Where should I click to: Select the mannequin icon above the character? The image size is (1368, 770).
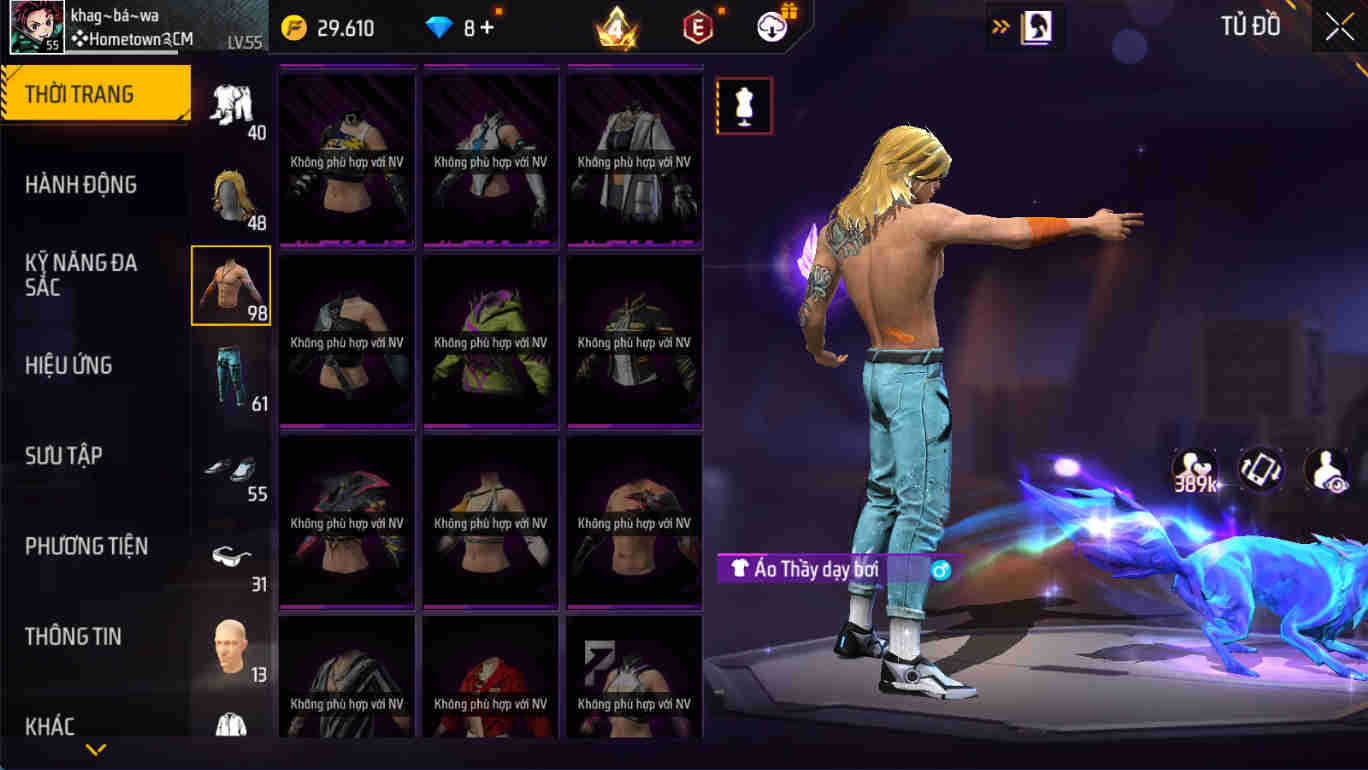coord(744,106)
